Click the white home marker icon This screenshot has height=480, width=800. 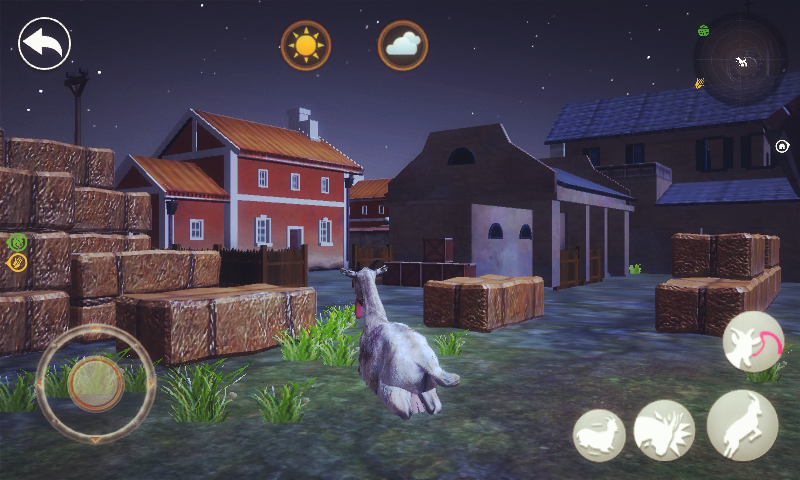782,146
